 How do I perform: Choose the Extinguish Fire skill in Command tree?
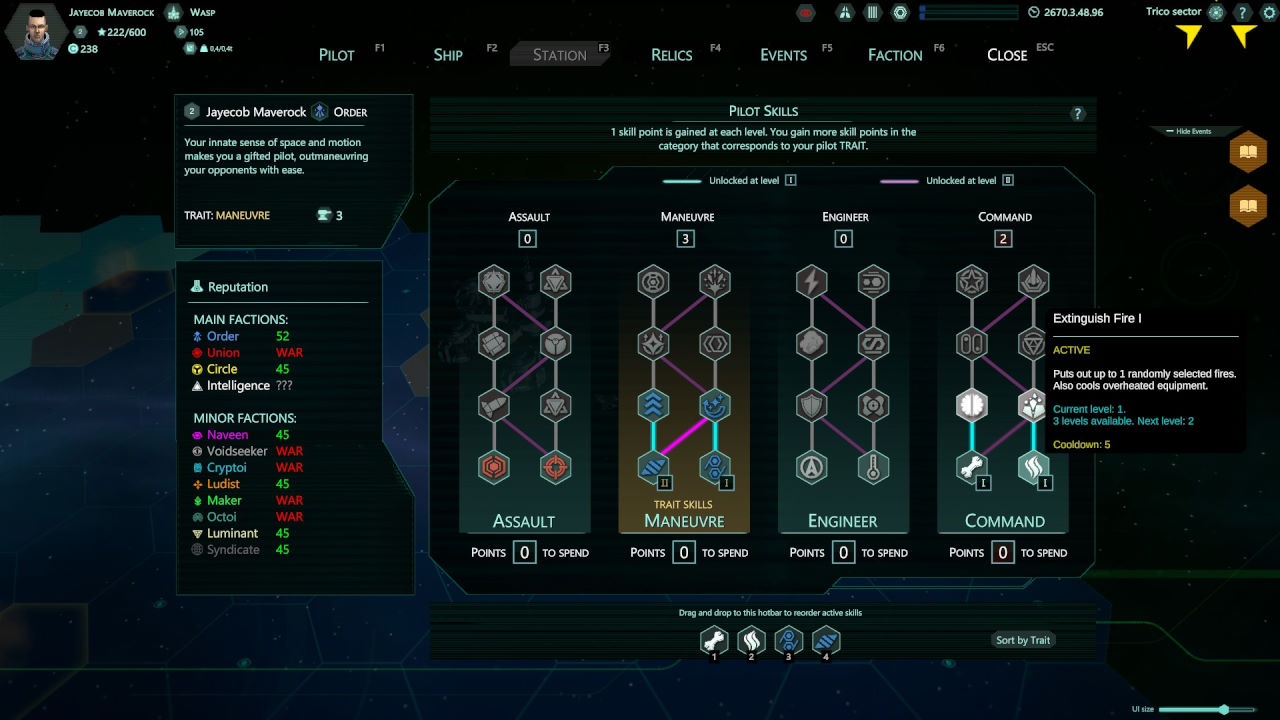tap(1033, 467)
